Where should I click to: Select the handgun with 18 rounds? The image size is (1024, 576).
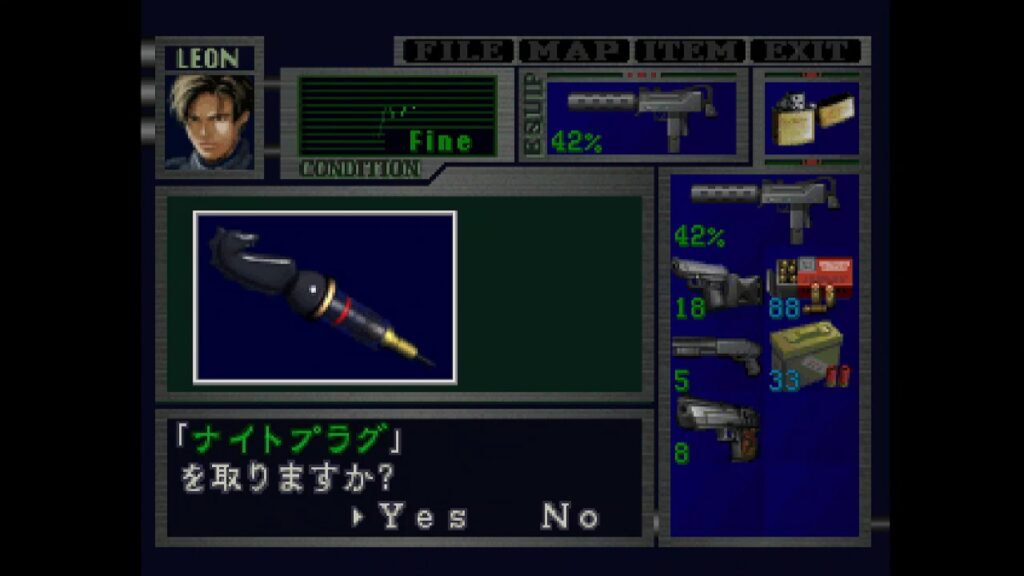tap(714, 287)
